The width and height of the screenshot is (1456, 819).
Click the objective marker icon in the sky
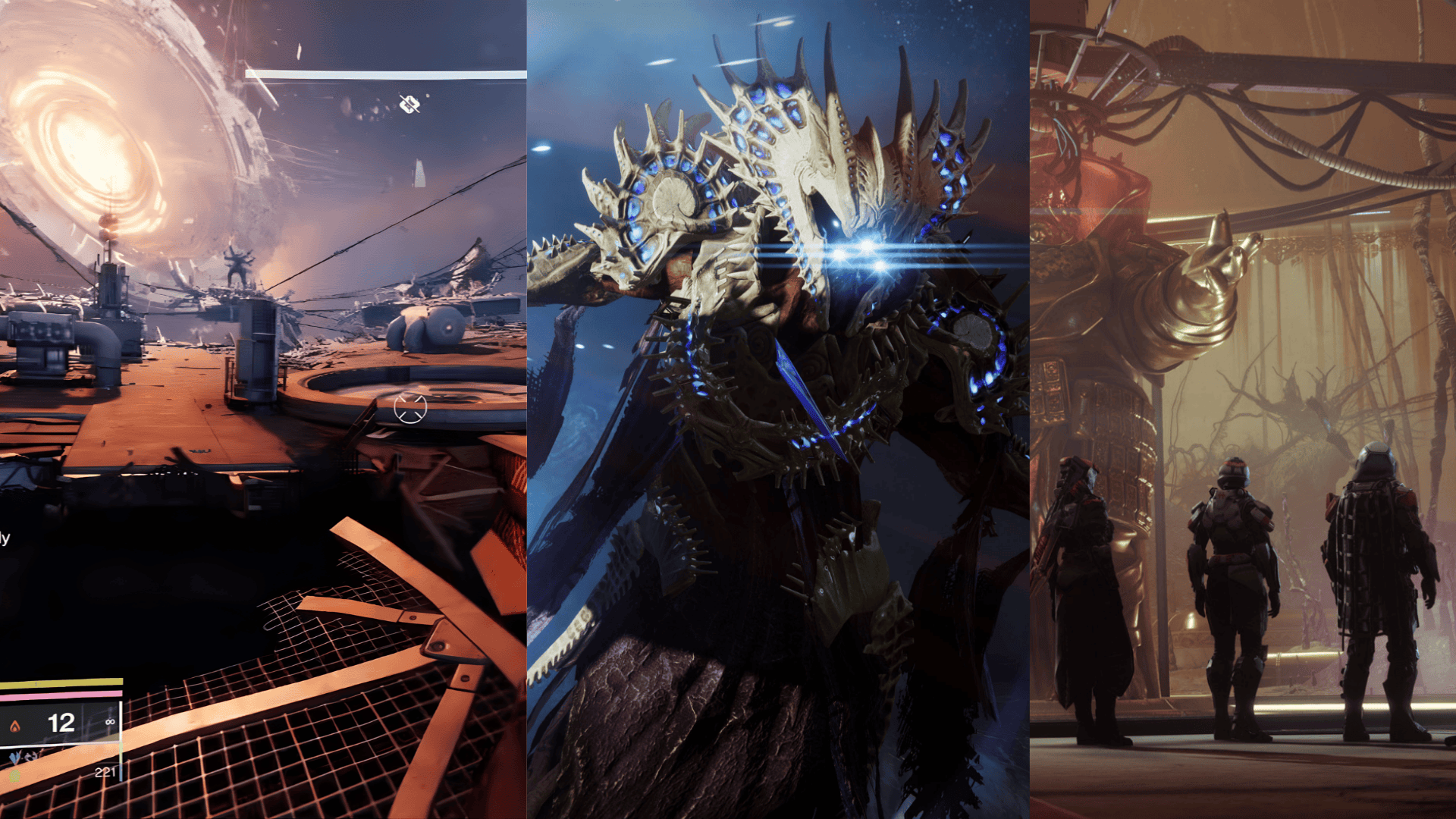point(409,105)
